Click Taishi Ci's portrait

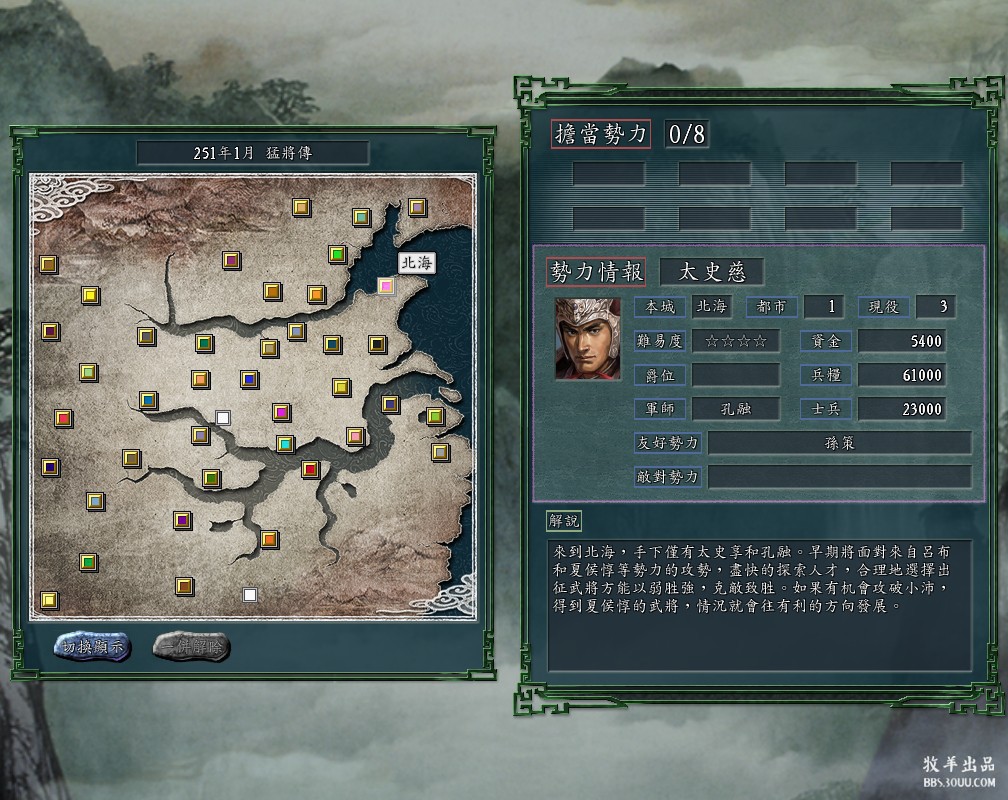(581, 337)
